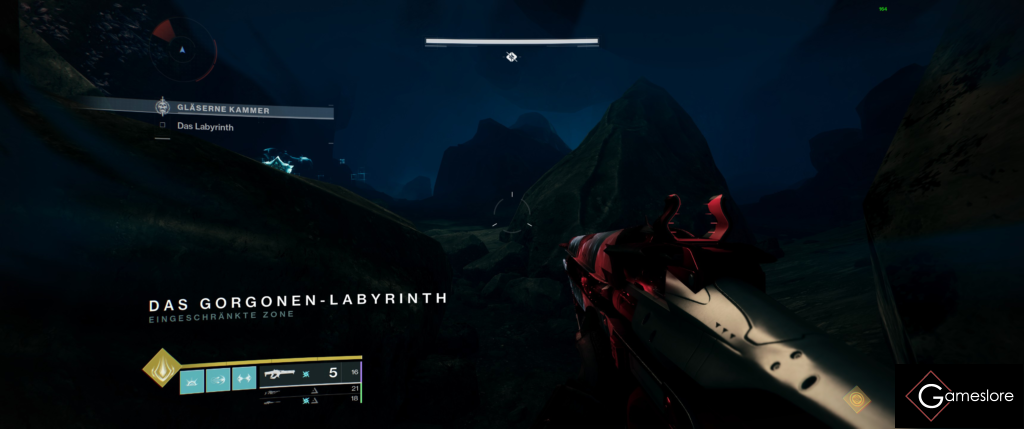Viewport: 1024px width, 429px height.
Task: Activate the grenade ability icon
Action: [192, 379]
